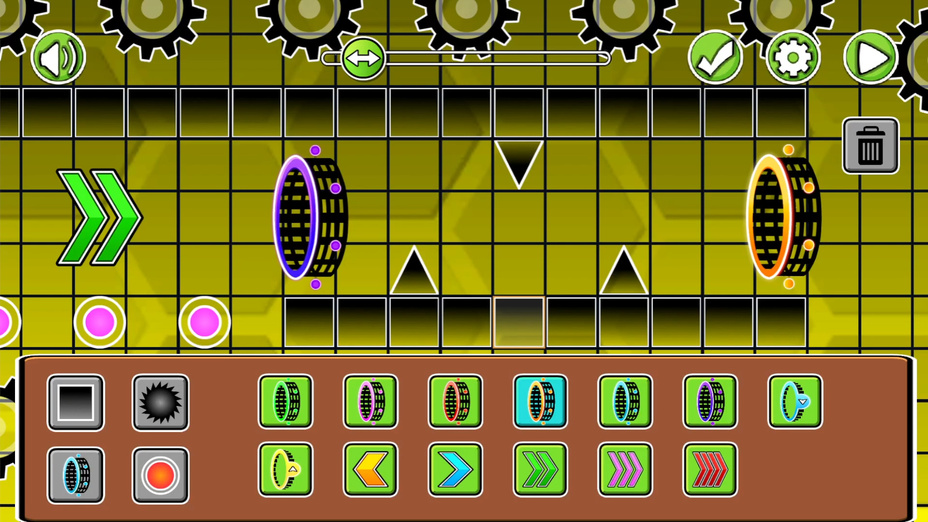Select the green portal tile
This screenshot has height=522, width=928.
pyautogui.click(x=286, y=402)
